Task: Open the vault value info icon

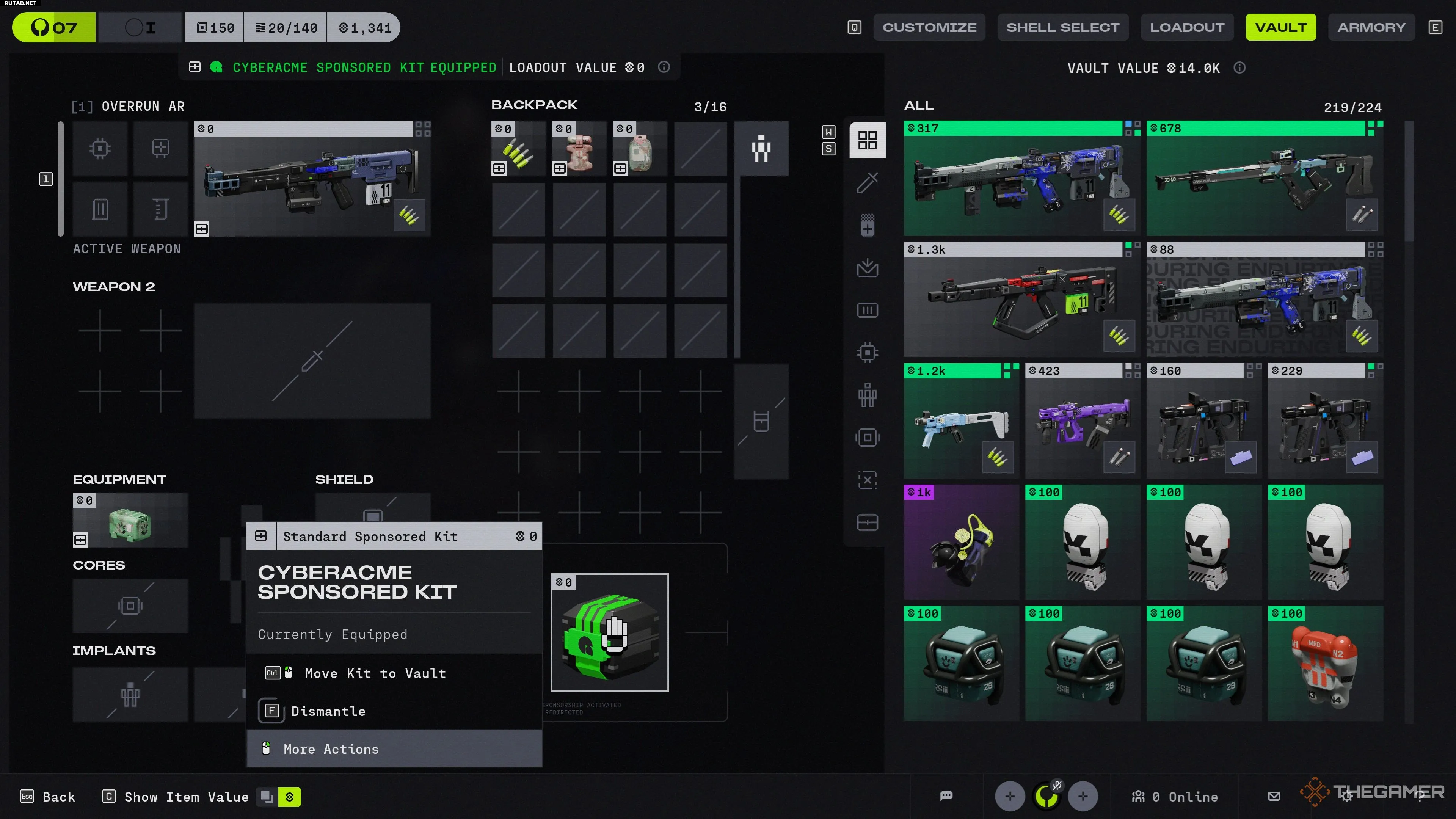Action: [x=1239, y=68]
